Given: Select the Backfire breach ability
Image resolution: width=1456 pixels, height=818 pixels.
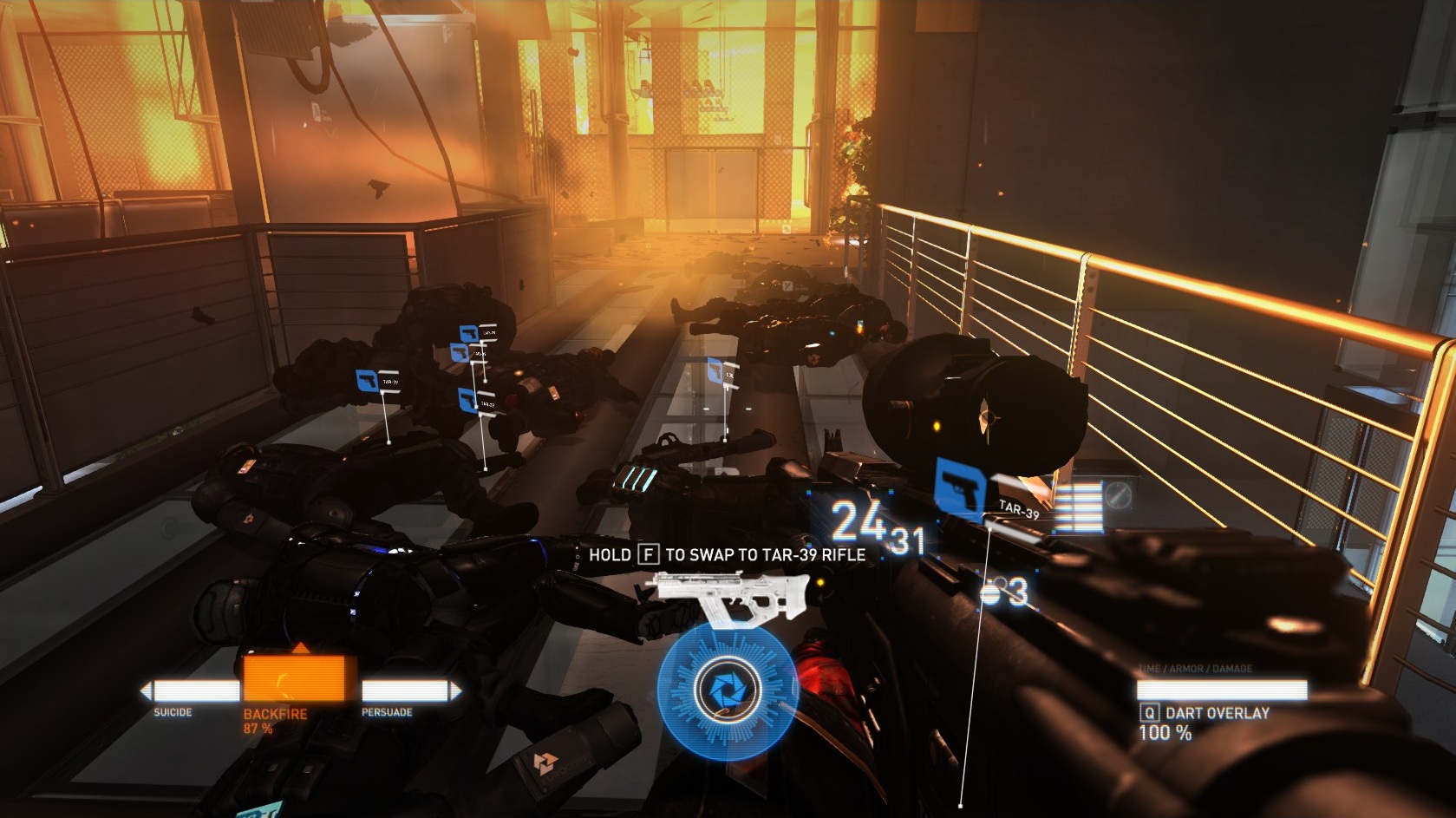Looking at the screenshot, I should (299, 678).
